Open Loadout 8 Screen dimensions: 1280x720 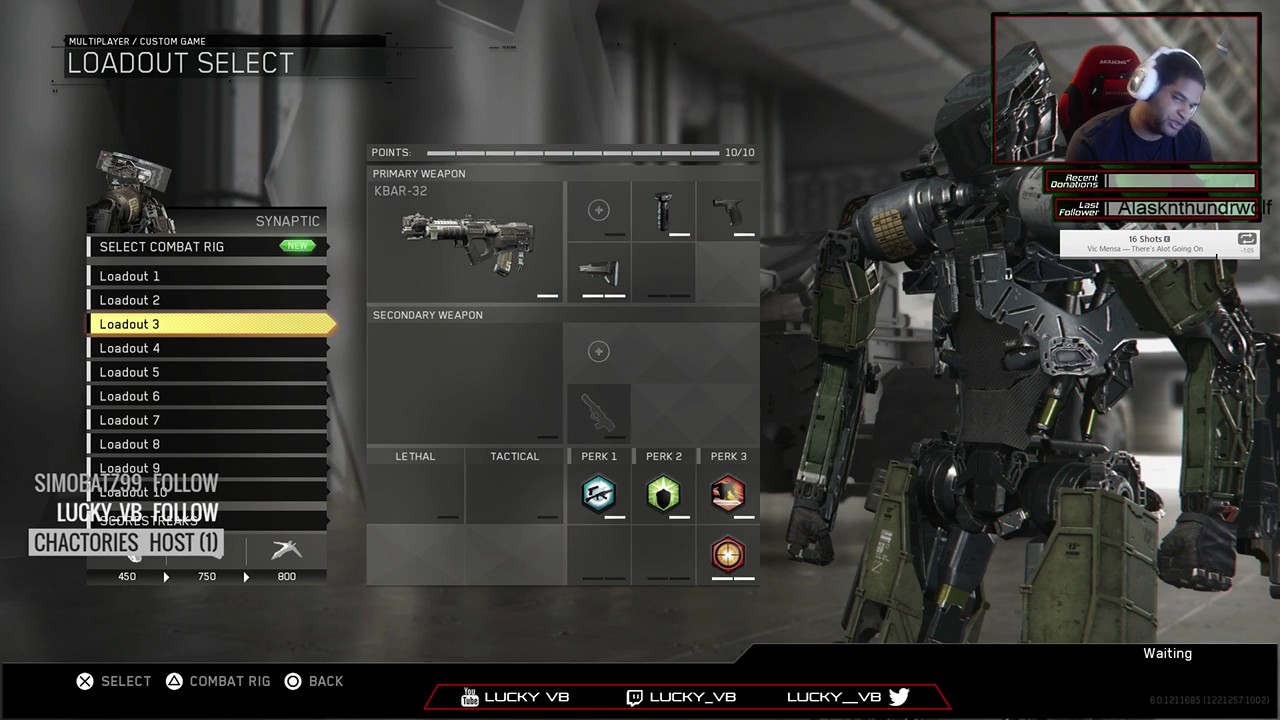coord(207,444)
